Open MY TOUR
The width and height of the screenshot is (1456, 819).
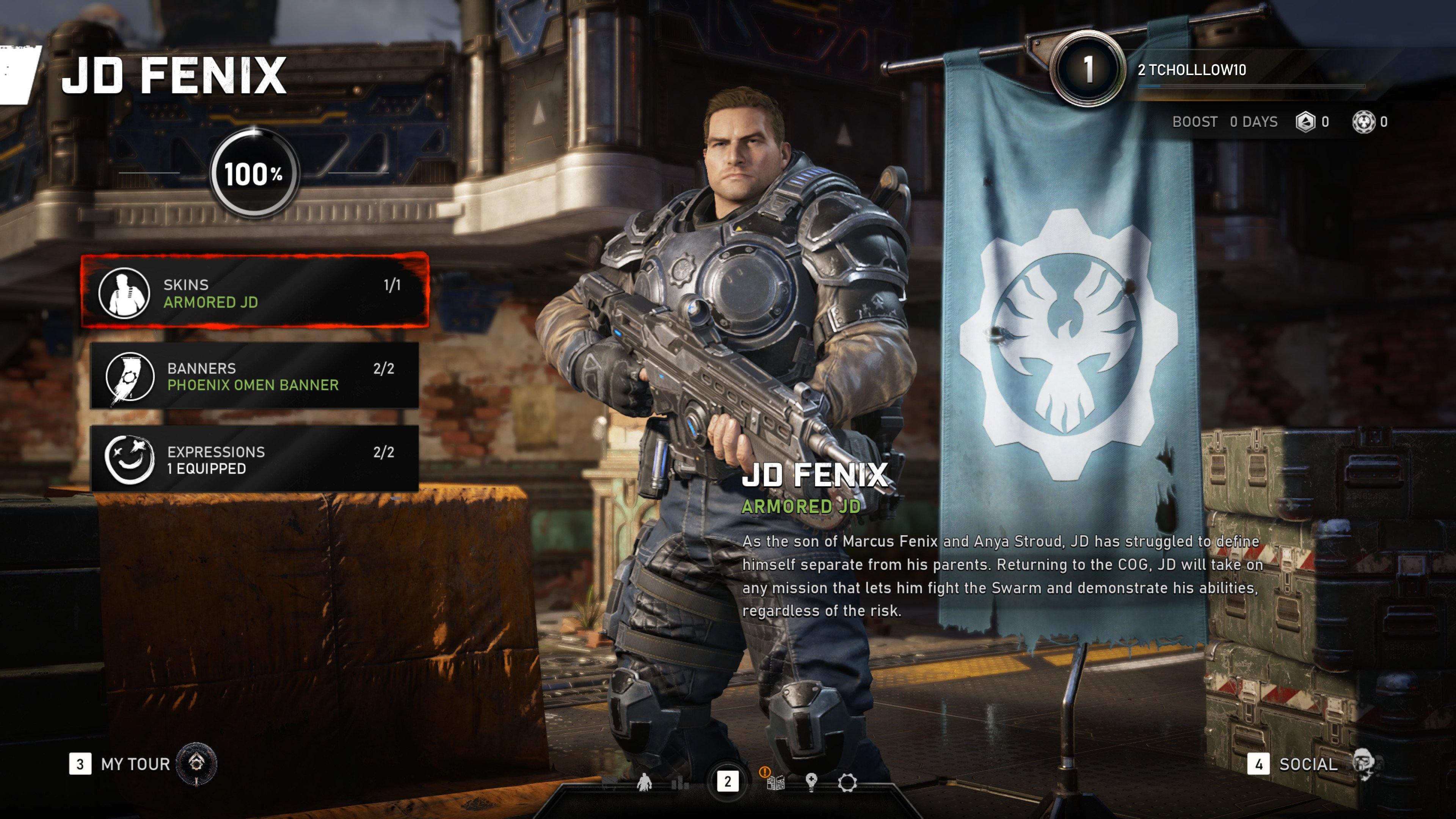pyautogui.click(x=134, y=764)
